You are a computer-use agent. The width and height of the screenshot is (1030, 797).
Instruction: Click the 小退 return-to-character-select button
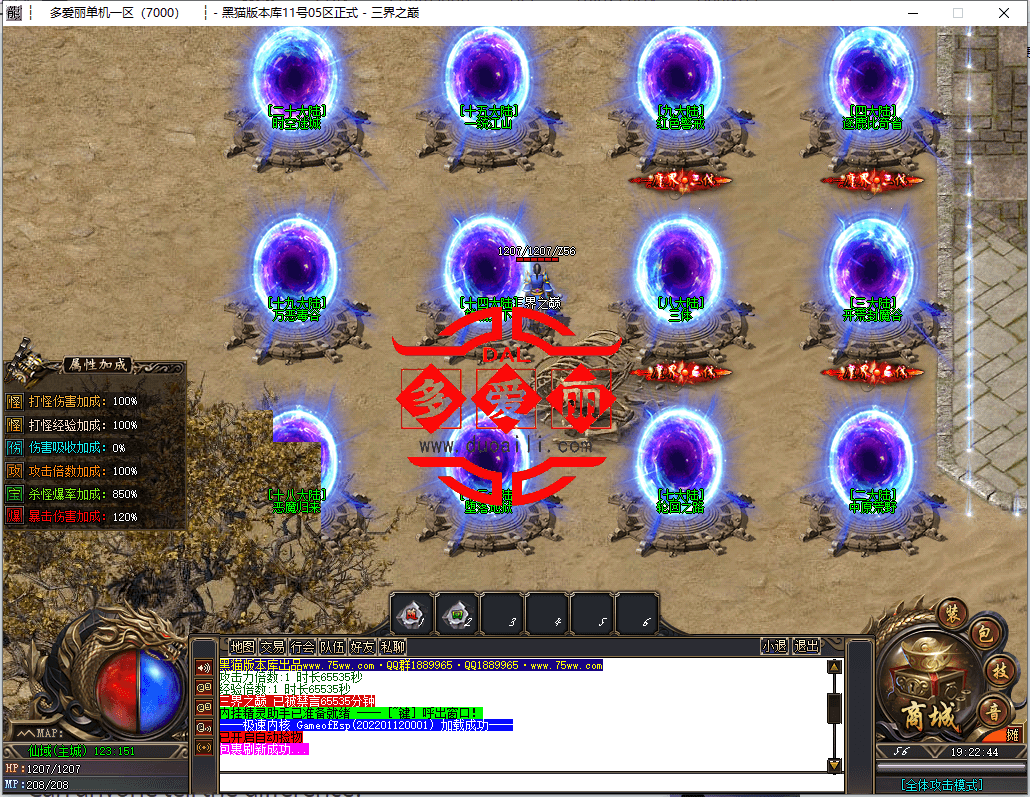tap(774, 646)
